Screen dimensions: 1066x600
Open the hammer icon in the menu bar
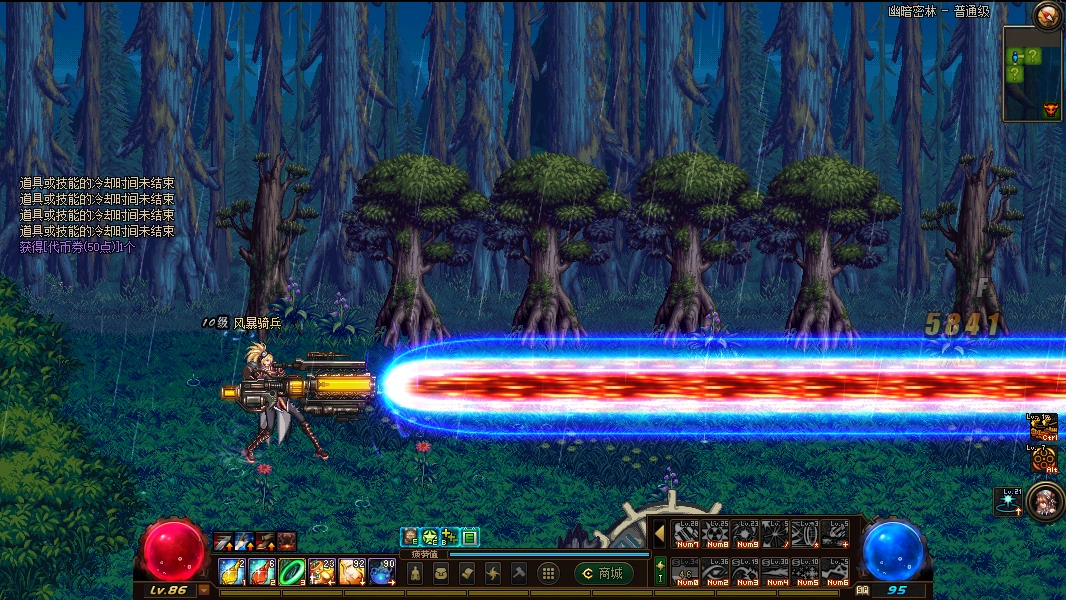519,573
